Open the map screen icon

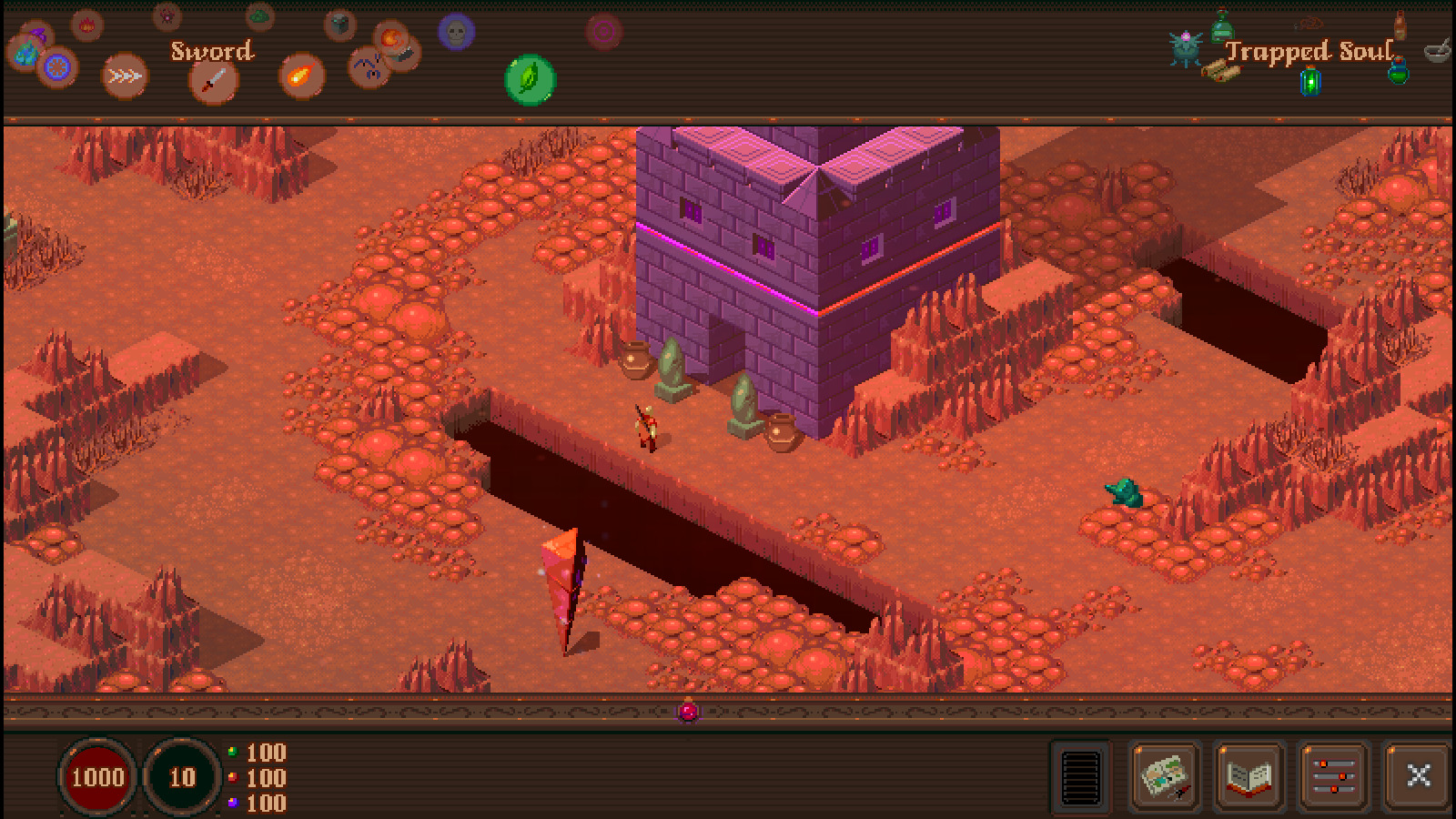click(x=1165, y=777)
